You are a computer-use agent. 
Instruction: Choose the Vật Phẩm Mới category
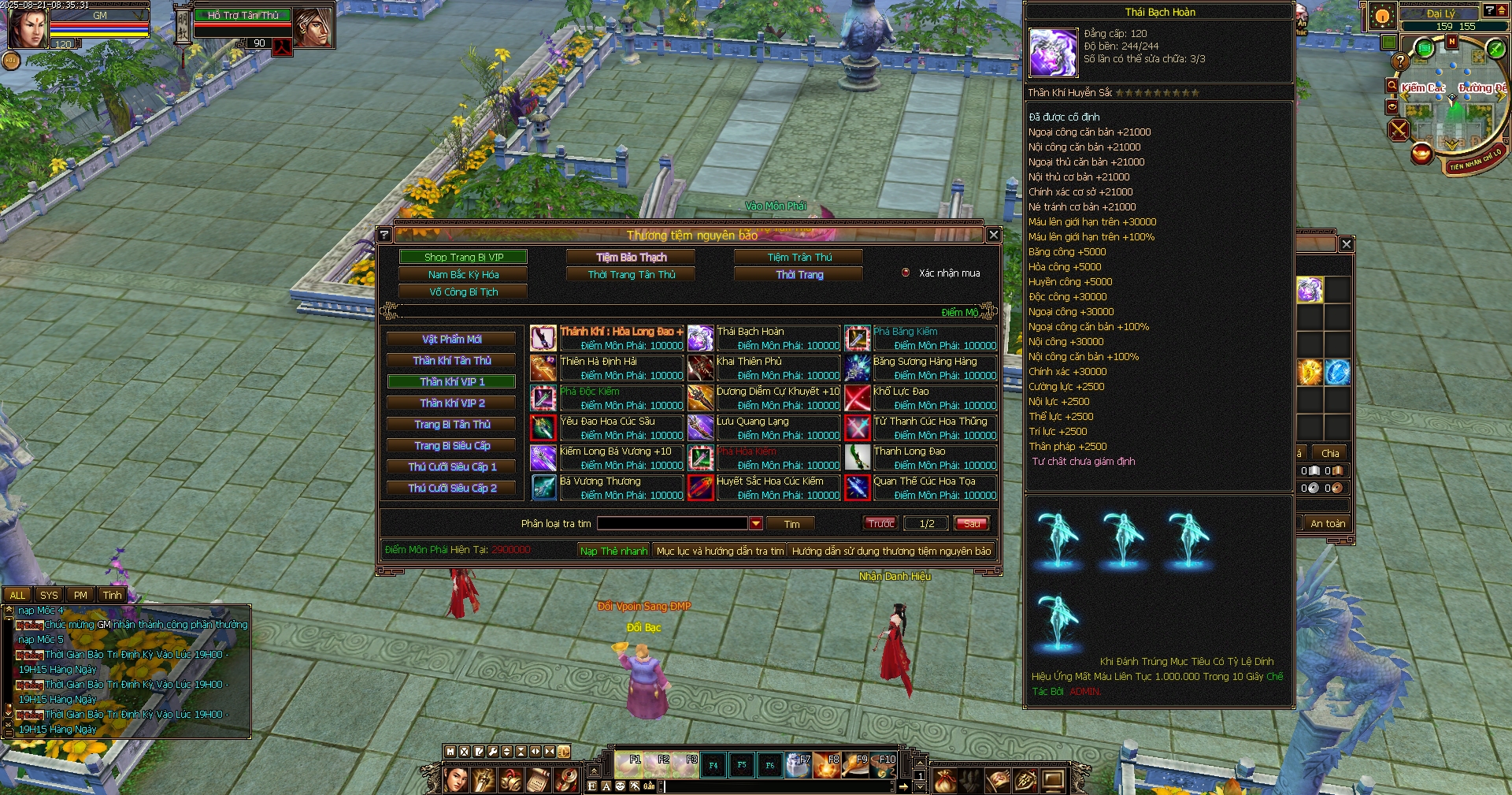451,339
